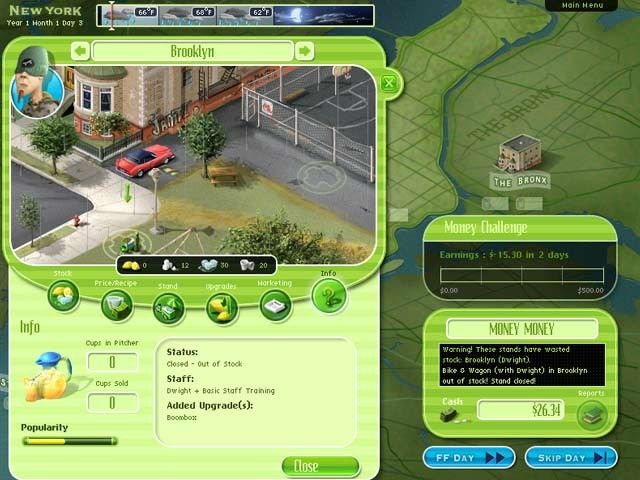
Task: Close the Brooklyn stand panel with X
Action: pos(389,83)
